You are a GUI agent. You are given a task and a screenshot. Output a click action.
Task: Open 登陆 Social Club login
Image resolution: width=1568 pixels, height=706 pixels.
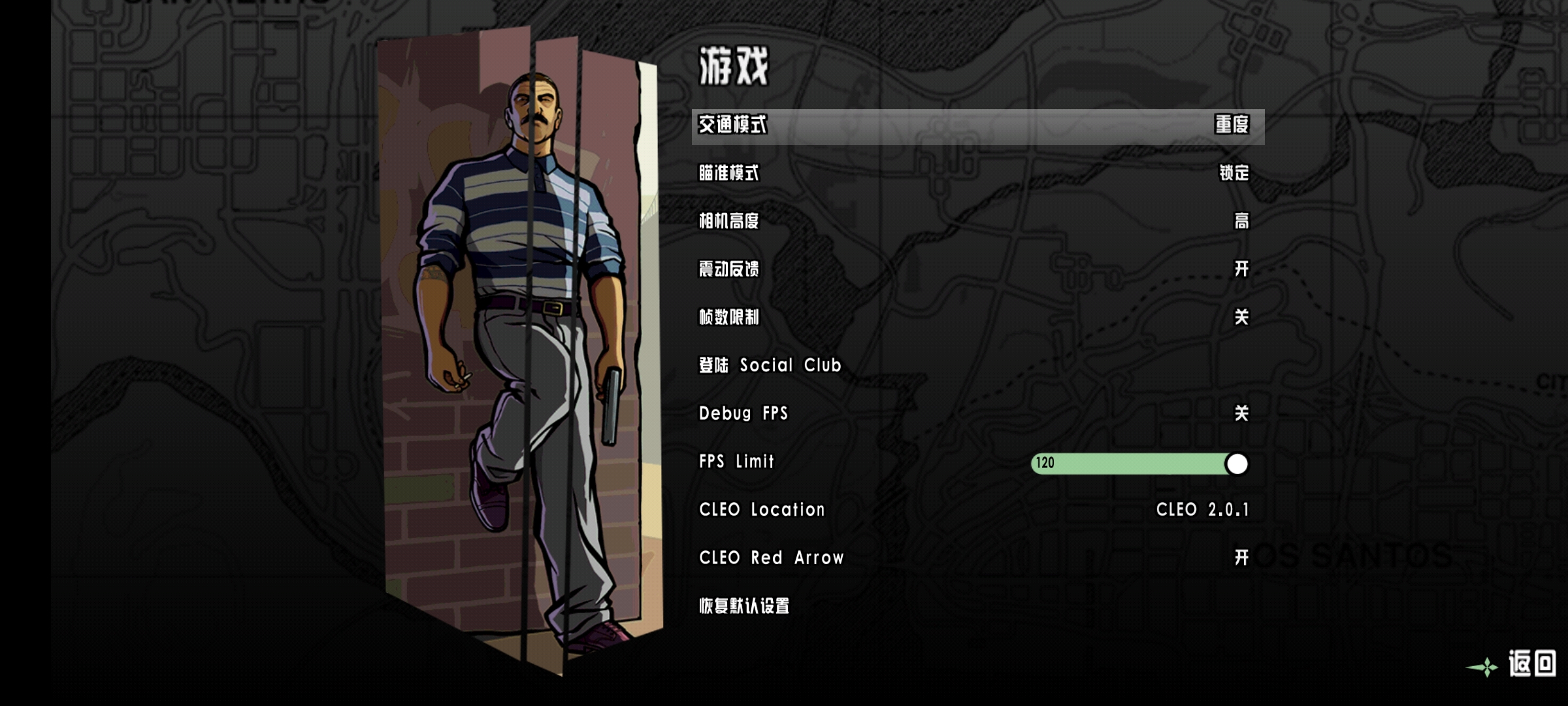(770, 365)
